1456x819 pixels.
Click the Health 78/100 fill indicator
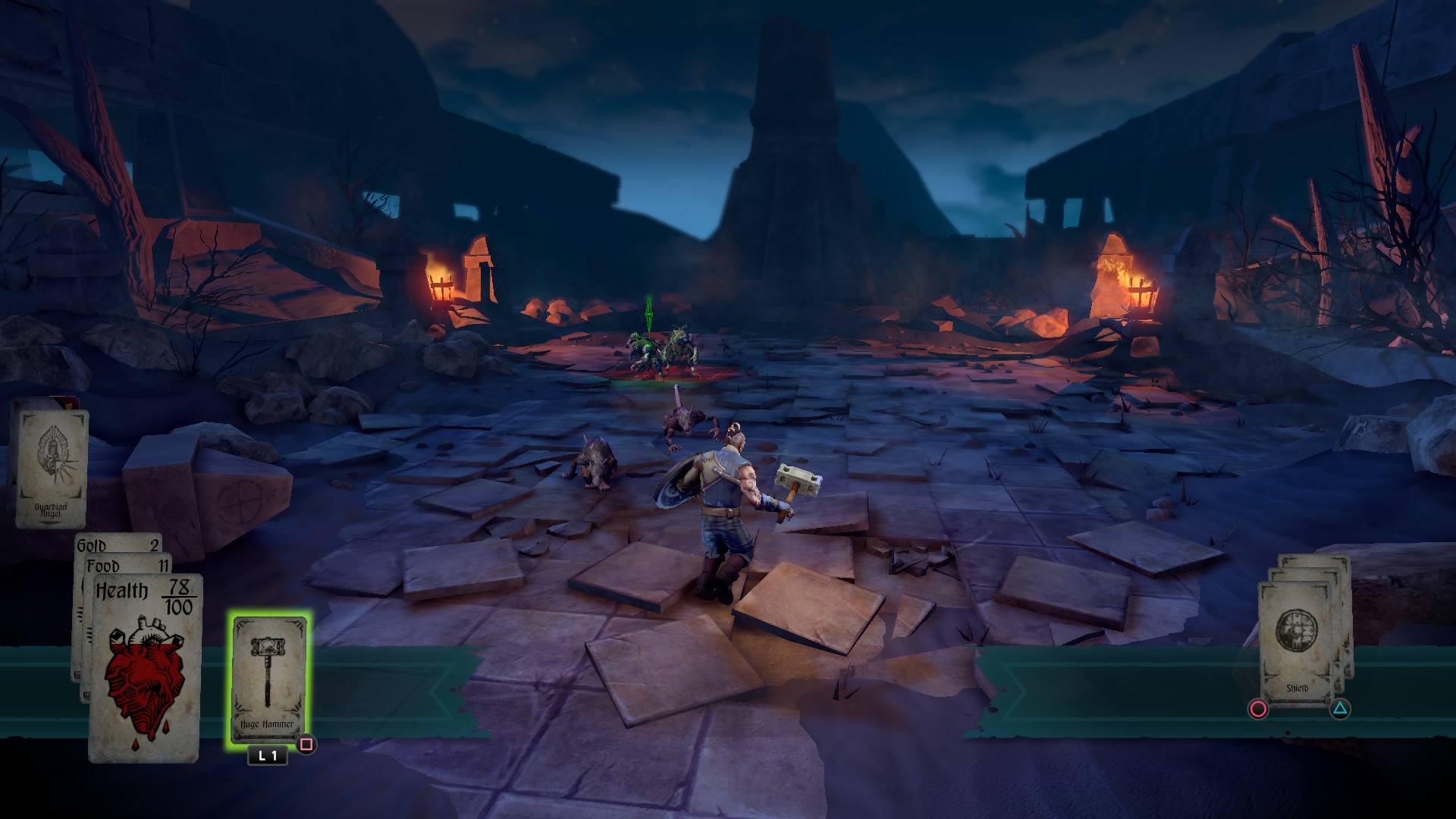click(x=179, y=594)
